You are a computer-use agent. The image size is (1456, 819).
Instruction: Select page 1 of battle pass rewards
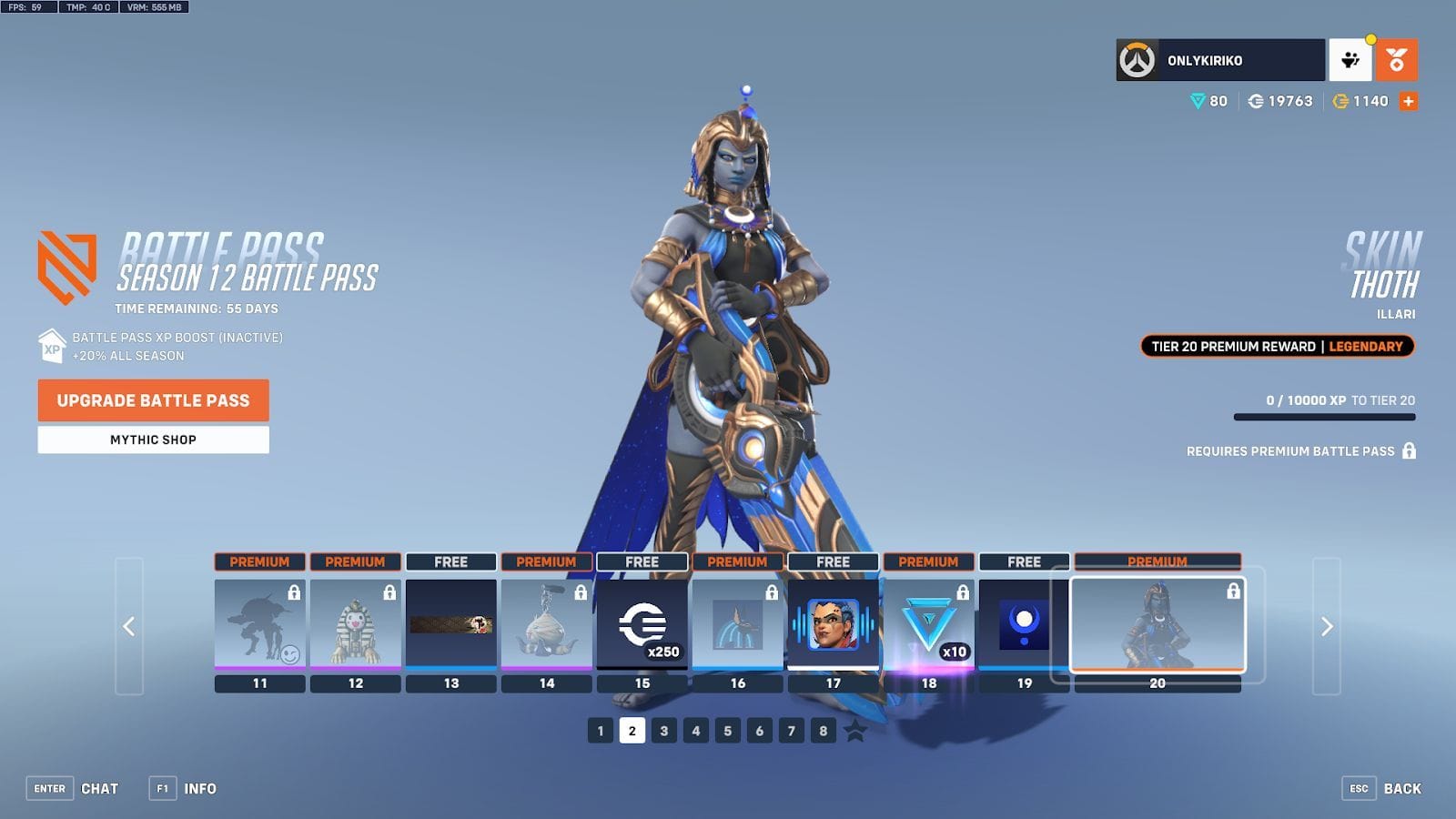click(600, 729)
